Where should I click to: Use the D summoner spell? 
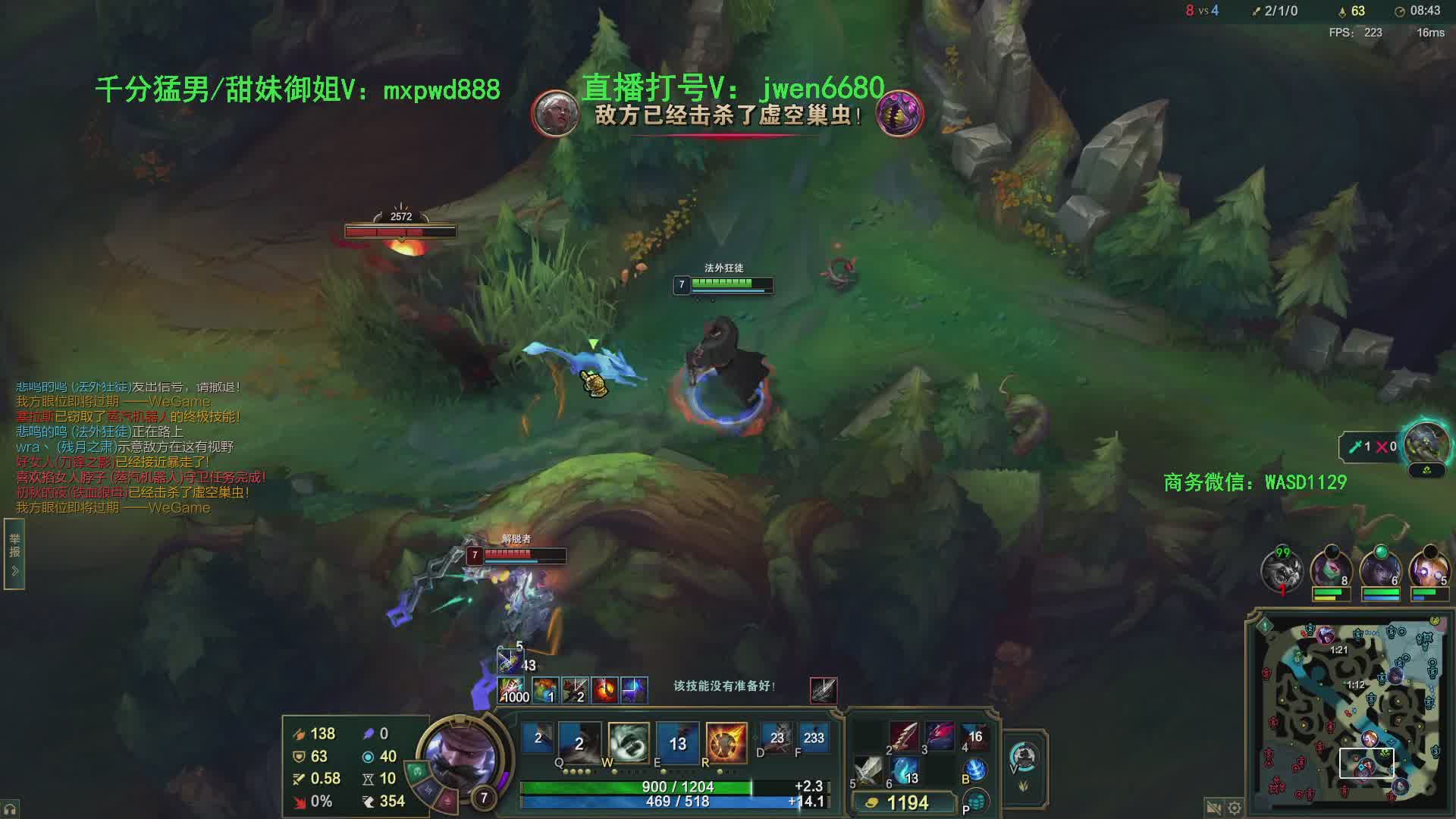777,738
